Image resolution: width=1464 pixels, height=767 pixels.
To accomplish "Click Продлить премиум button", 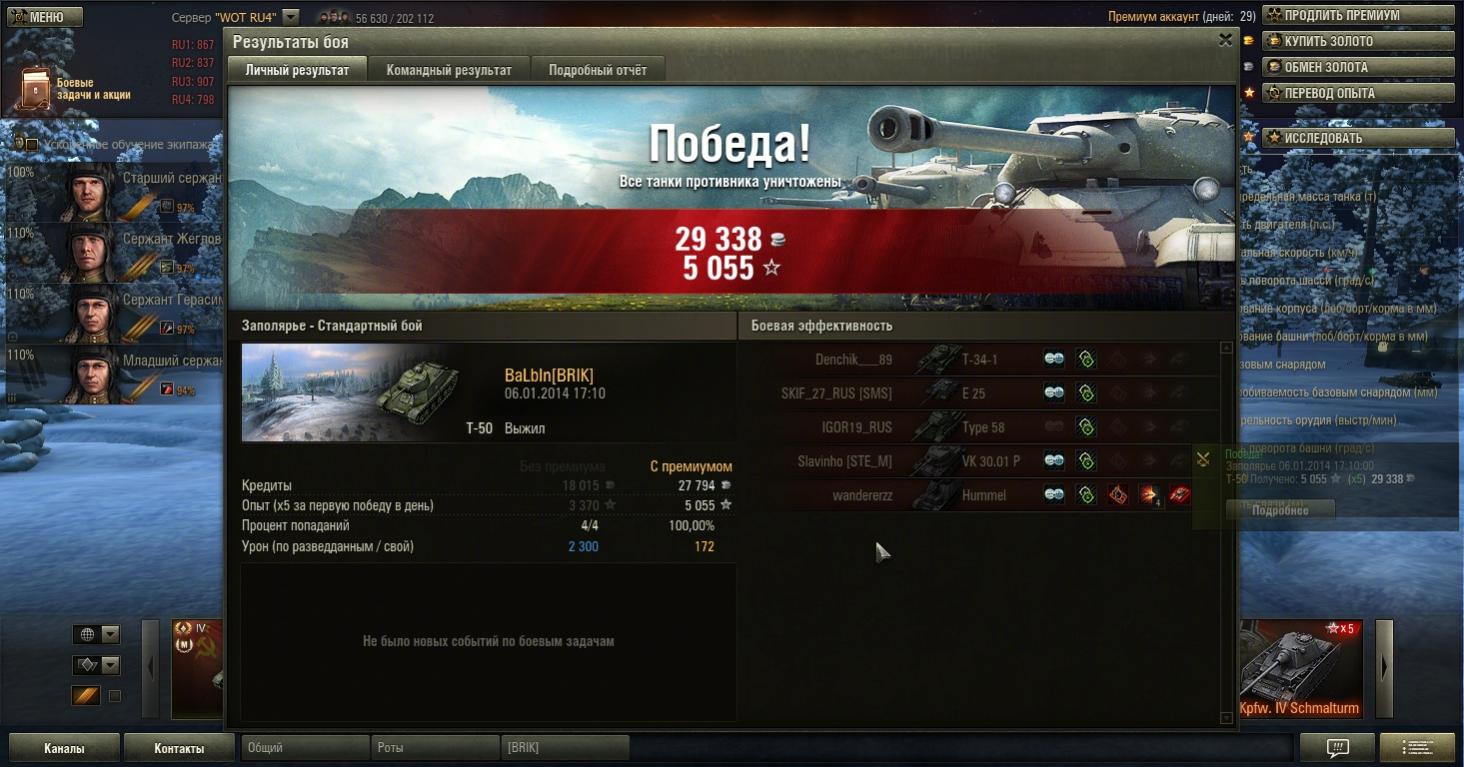I will tap(1357, 16).
